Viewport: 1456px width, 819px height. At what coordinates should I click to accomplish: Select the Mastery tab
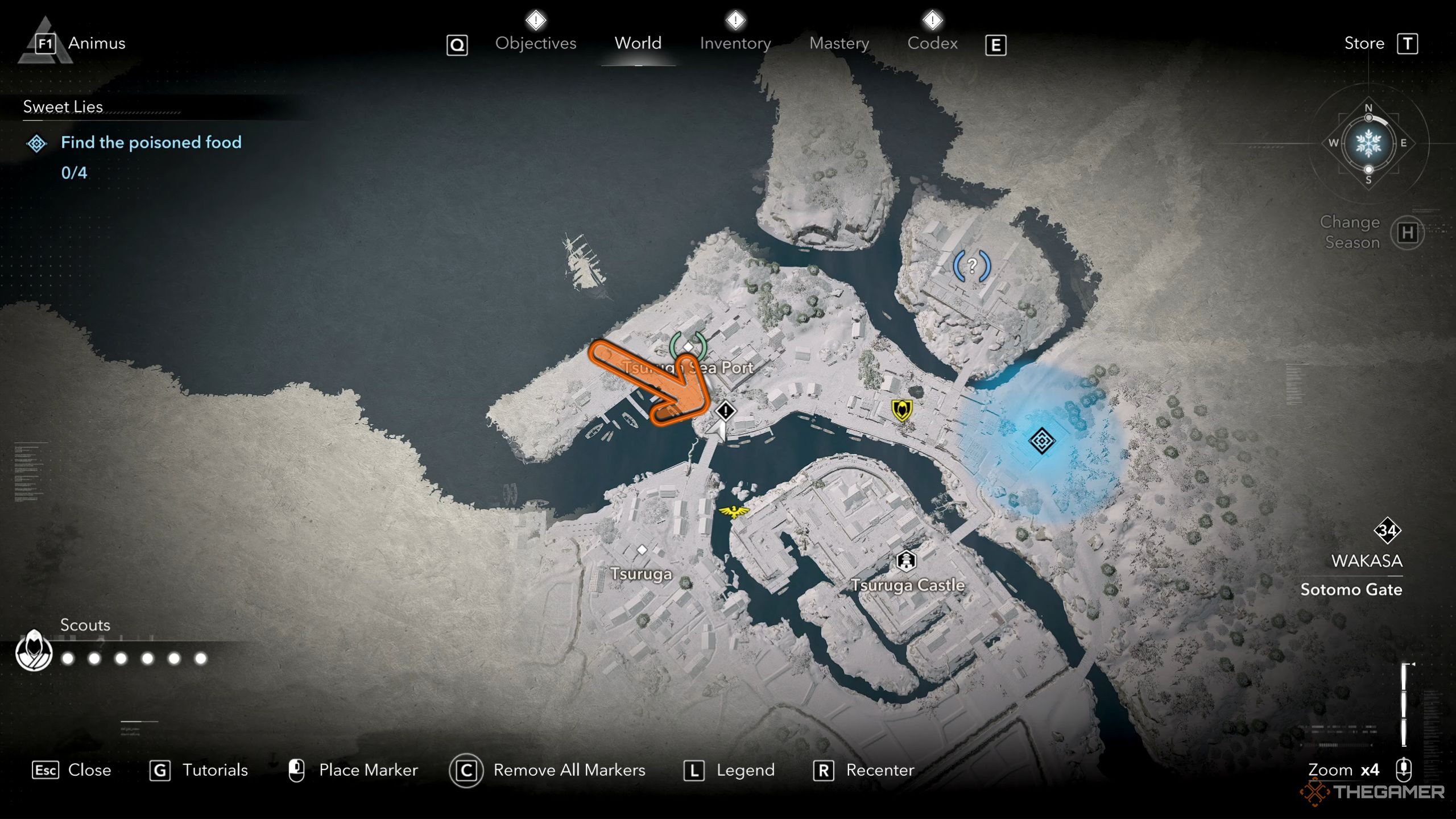click(x=839, y=43)
